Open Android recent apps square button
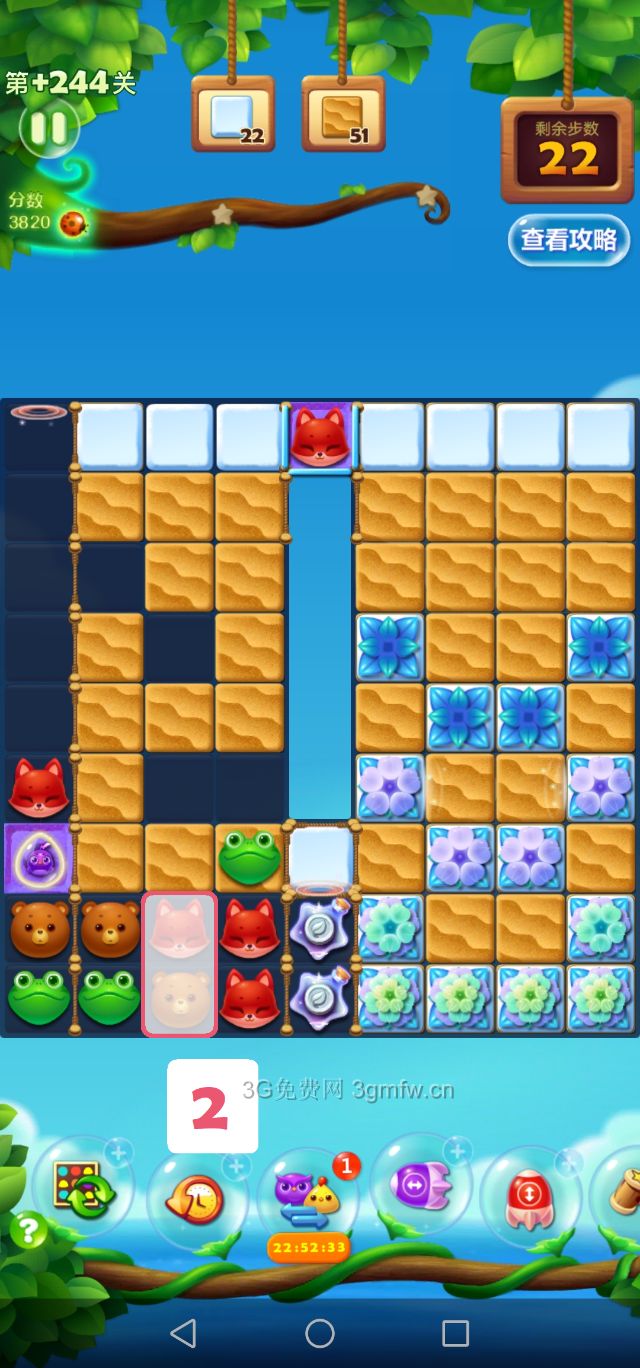Screen dimensions: 640x1368 pos(456,1332)
